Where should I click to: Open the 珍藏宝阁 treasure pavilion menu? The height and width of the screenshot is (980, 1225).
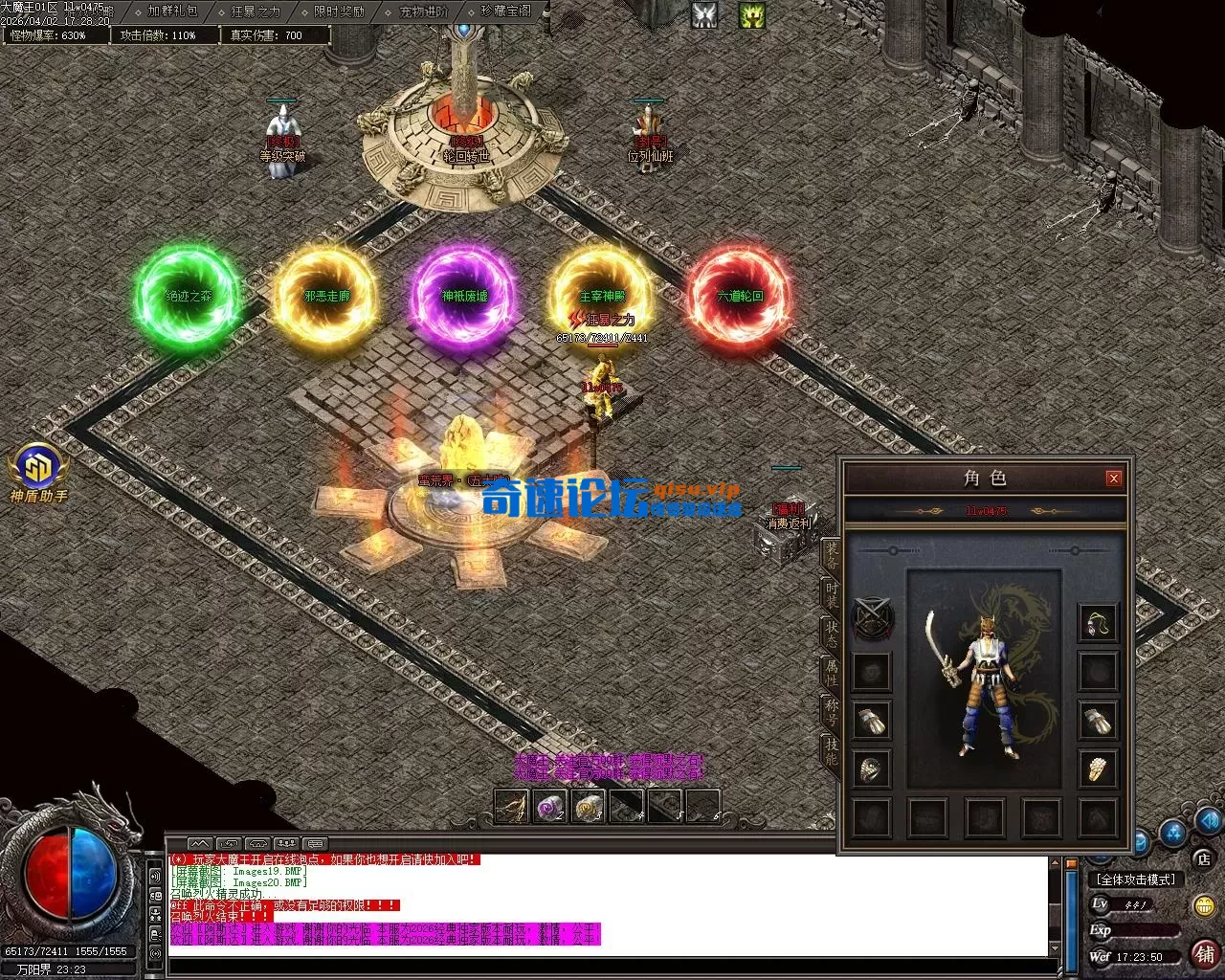(506, 11)
